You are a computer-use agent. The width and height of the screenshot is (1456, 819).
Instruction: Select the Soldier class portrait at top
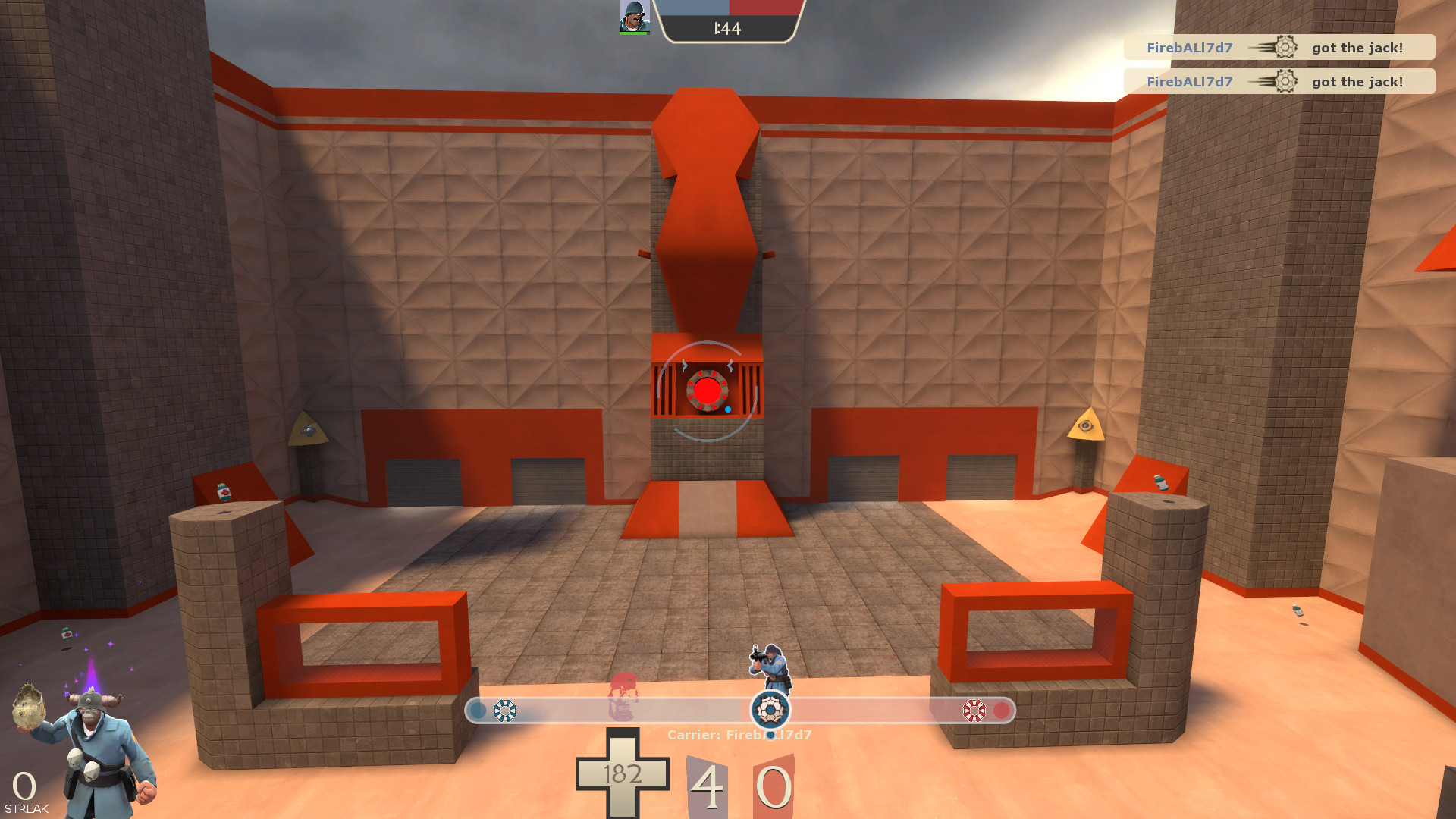[x=634, y=14]
